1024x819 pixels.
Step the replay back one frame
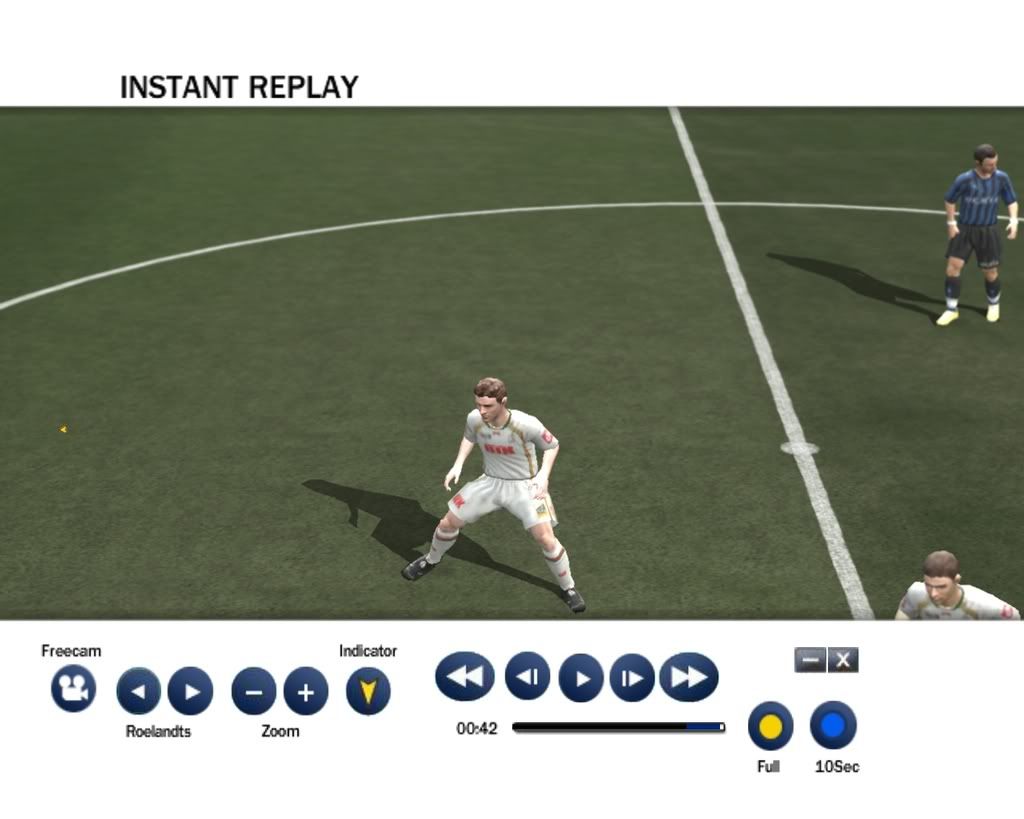tap(527, 677)
